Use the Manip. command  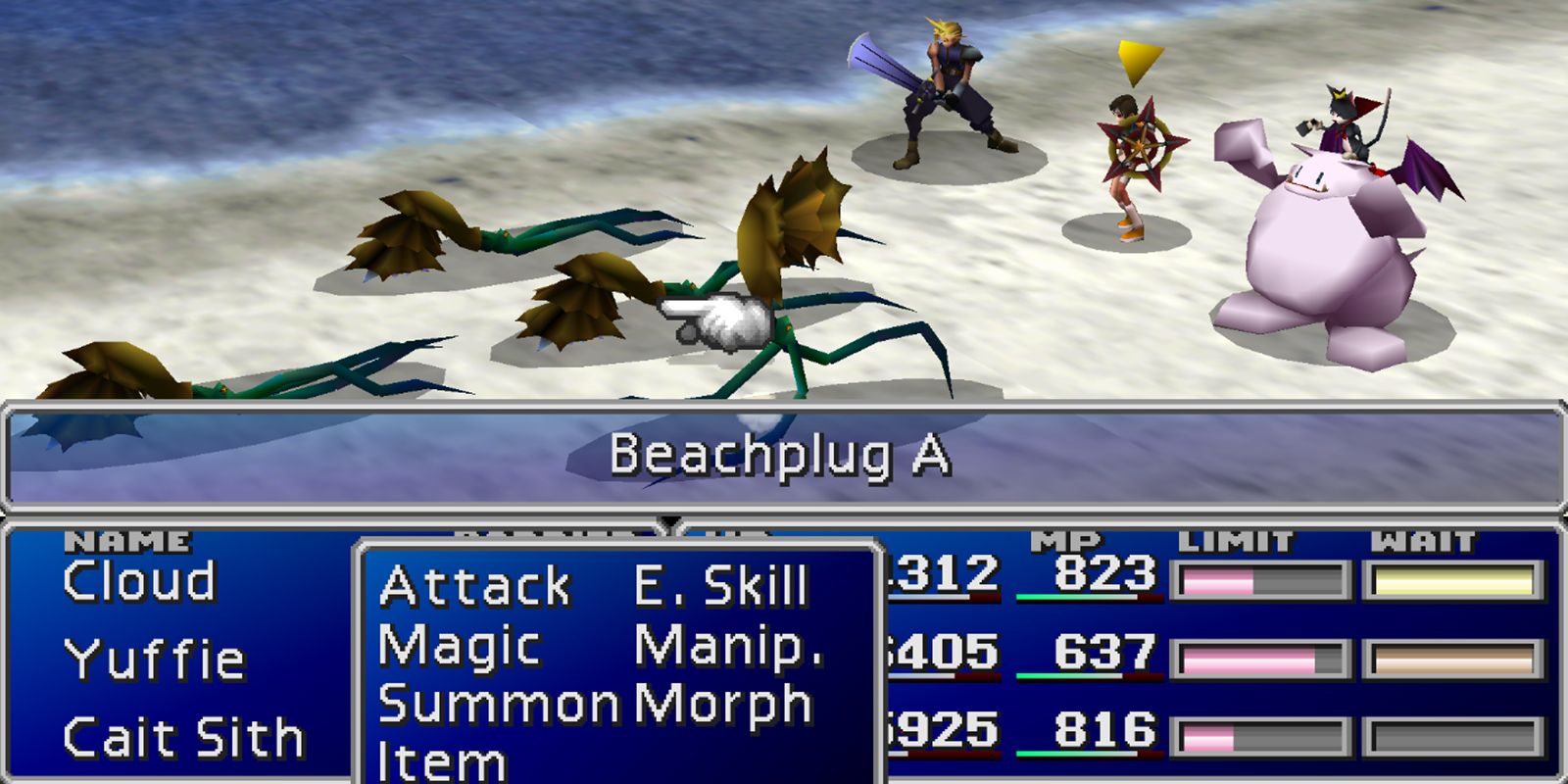click(x=730, y=645)
